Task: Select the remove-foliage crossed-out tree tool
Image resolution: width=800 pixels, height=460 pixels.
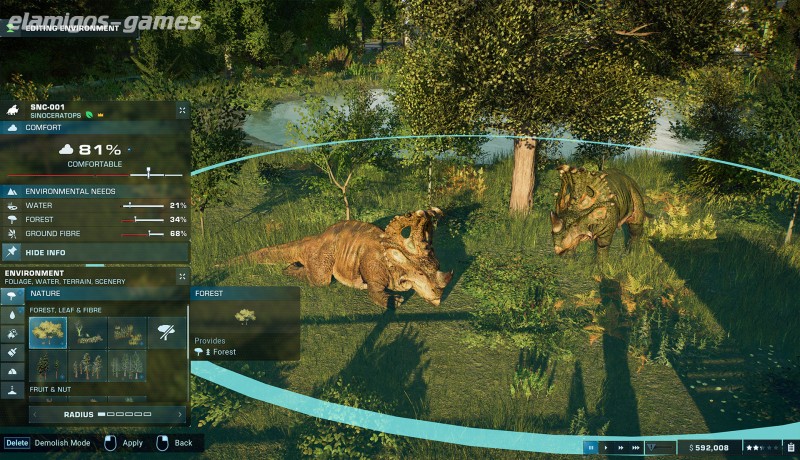Action: pos(167,333)
